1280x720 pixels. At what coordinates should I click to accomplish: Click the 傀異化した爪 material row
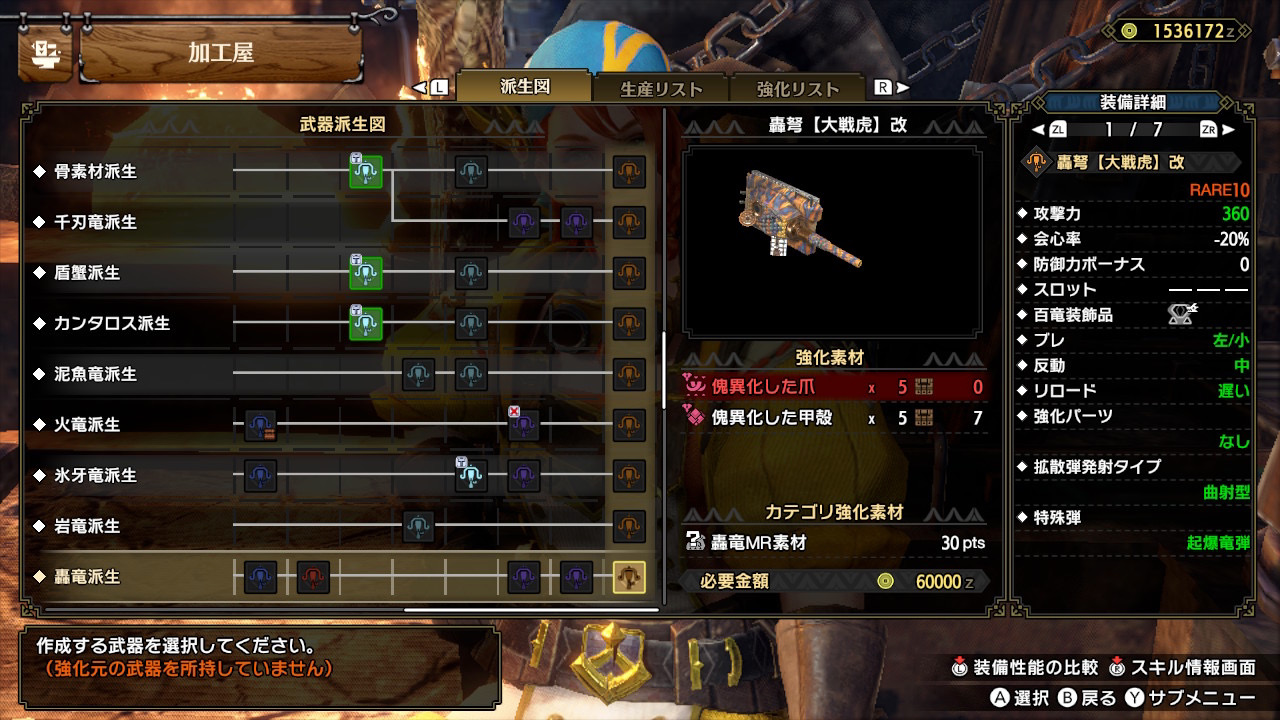tap(835, 387)
